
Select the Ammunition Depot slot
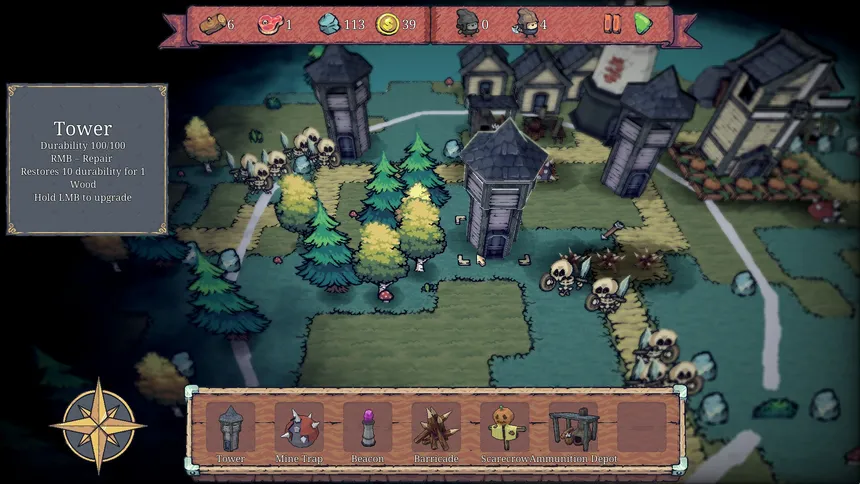pyautogui.click(x=573, y=427)
